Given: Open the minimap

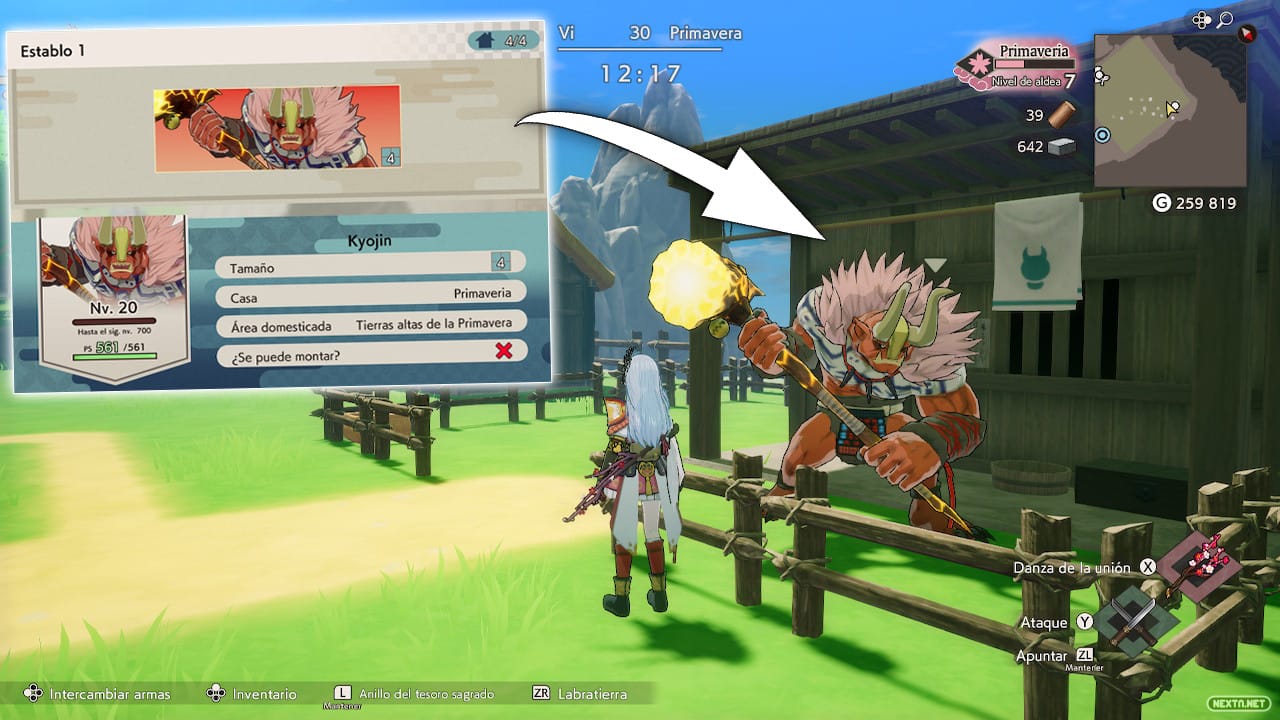Looking at the screenshot, I should 1169,110.
